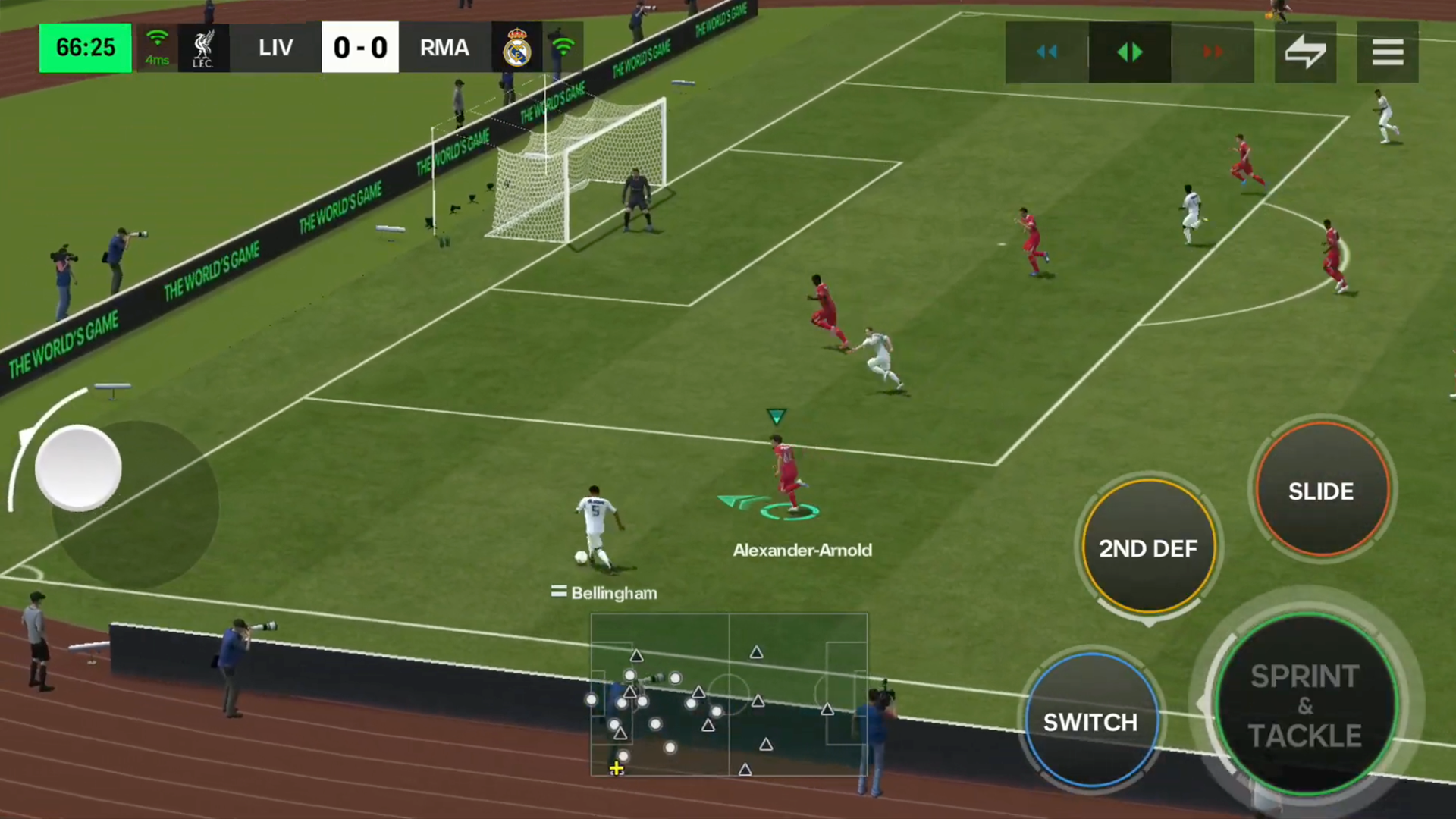Open the hamburger pause menu
This screenshot has height=819, width=1456.
(x=1388, y=51)
